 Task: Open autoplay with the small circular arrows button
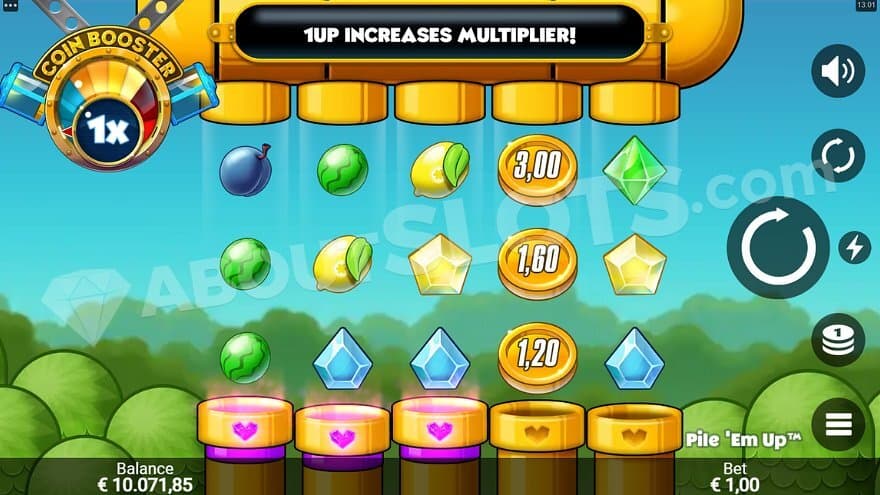(838, 156)
